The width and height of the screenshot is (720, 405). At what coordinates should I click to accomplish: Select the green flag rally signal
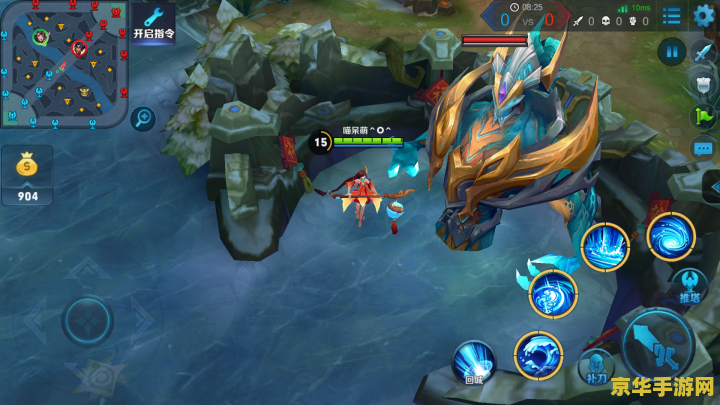[703, 115]
